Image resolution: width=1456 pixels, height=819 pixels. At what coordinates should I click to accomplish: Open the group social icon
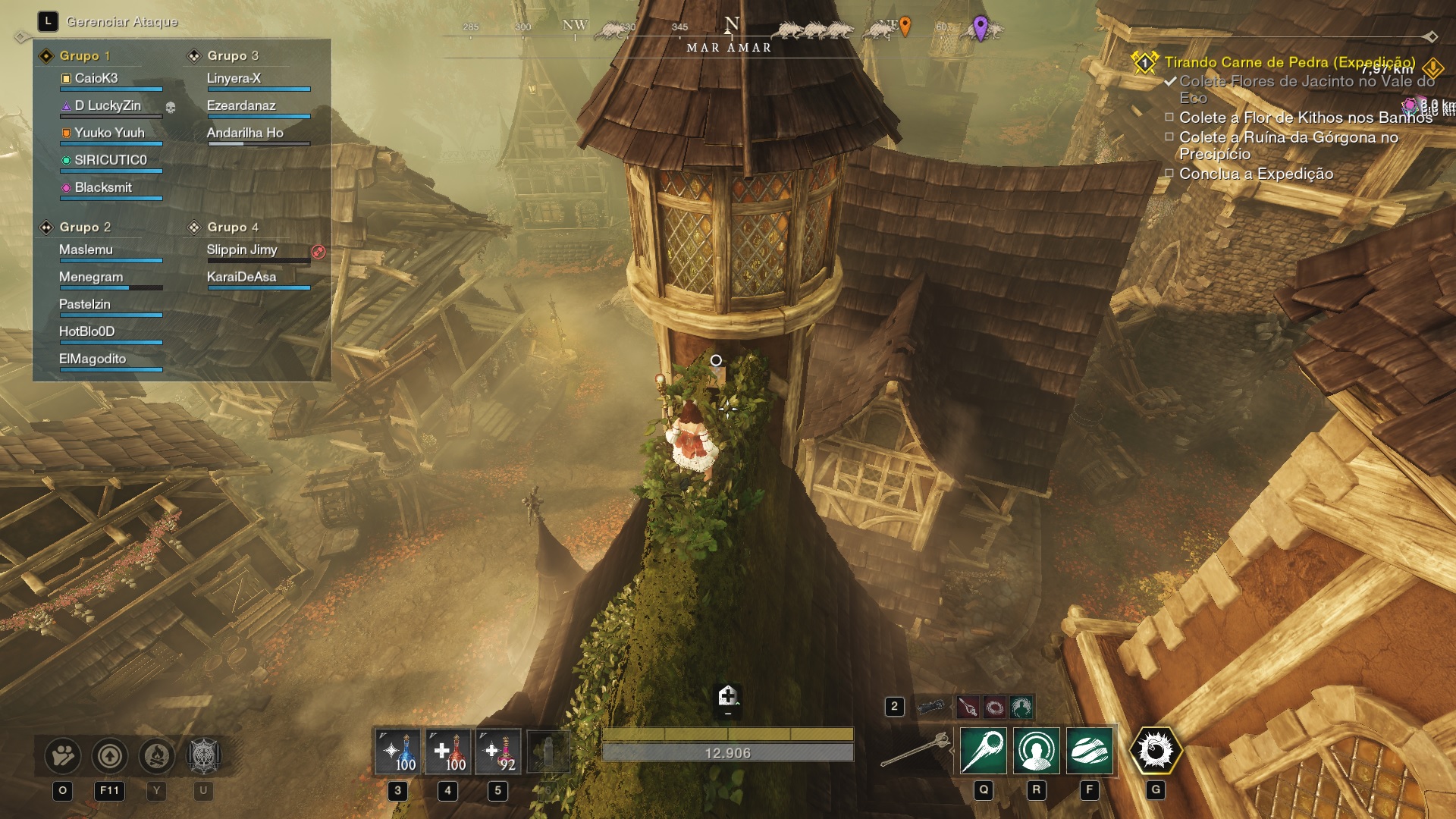63,755
